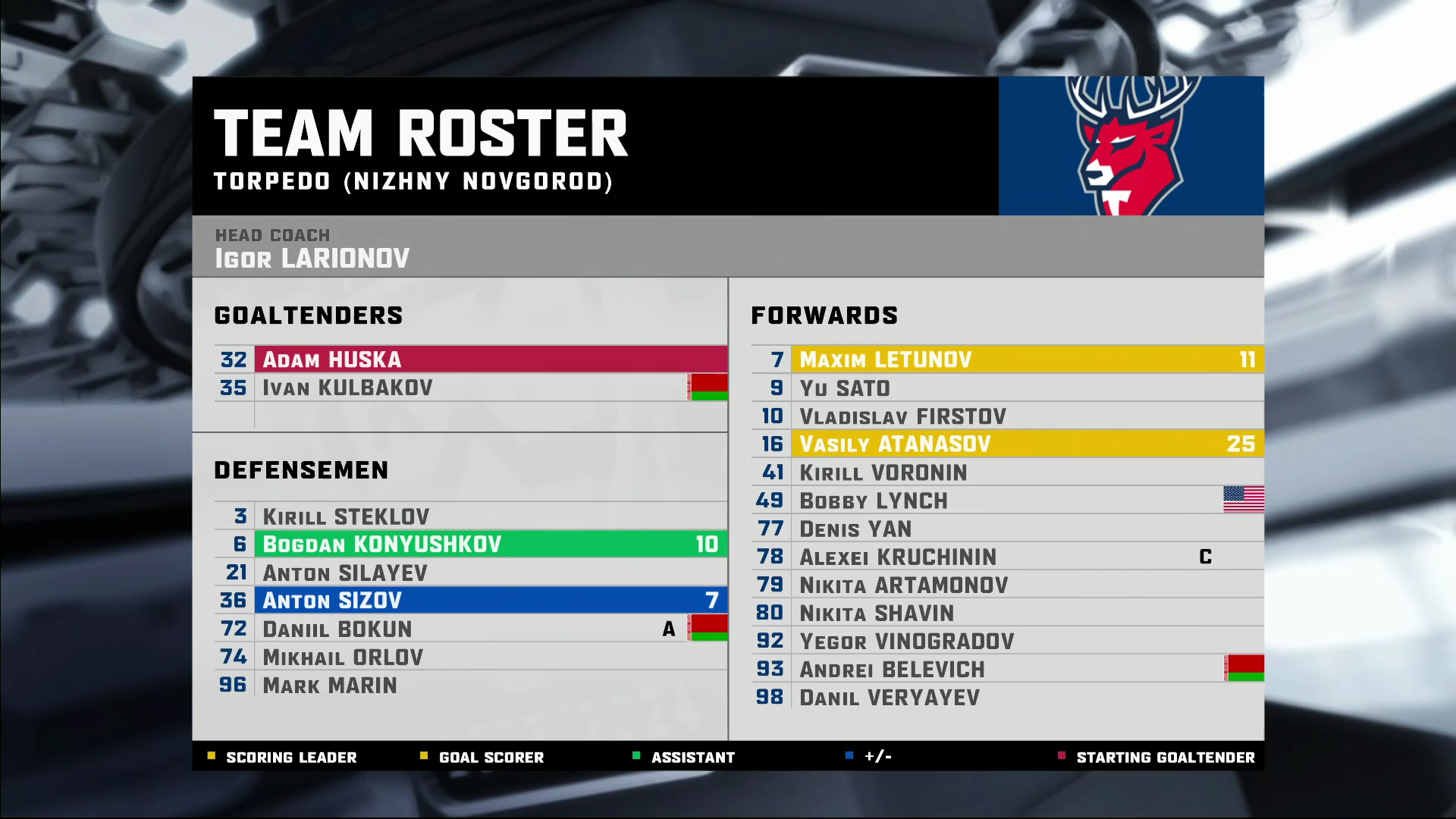Select defenseman Kirill Steklov

pyautogui.click(x=470, y=516)
